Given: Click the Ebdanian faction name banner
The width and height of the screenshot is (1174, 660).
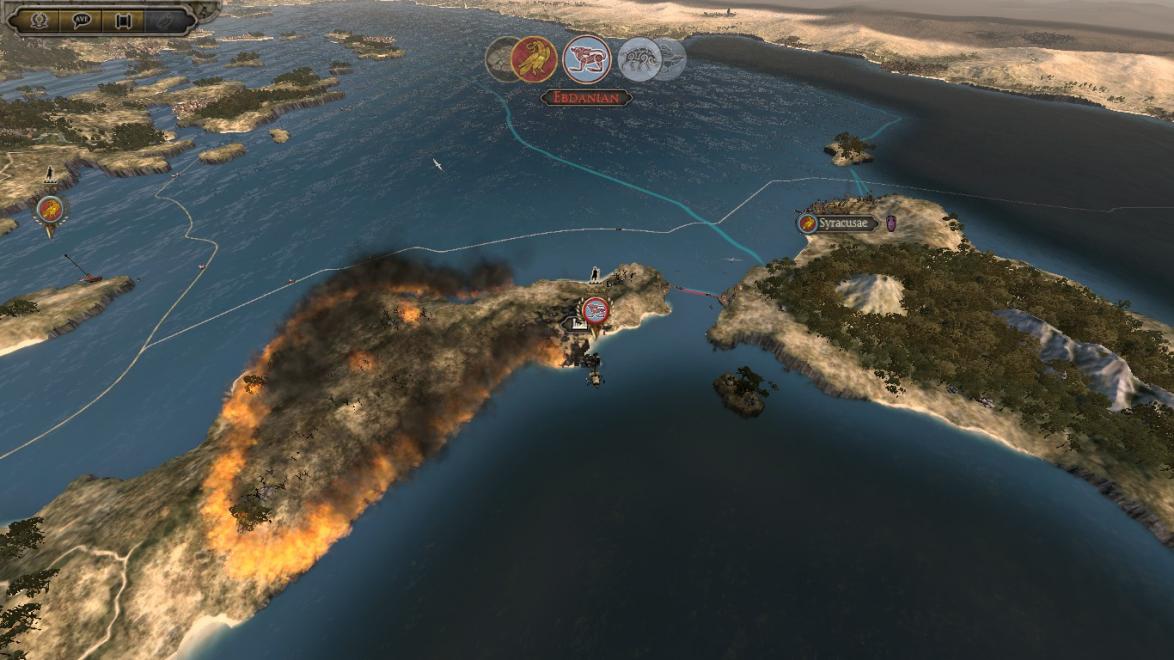Looking at the screenshot, I should (586, 98).
